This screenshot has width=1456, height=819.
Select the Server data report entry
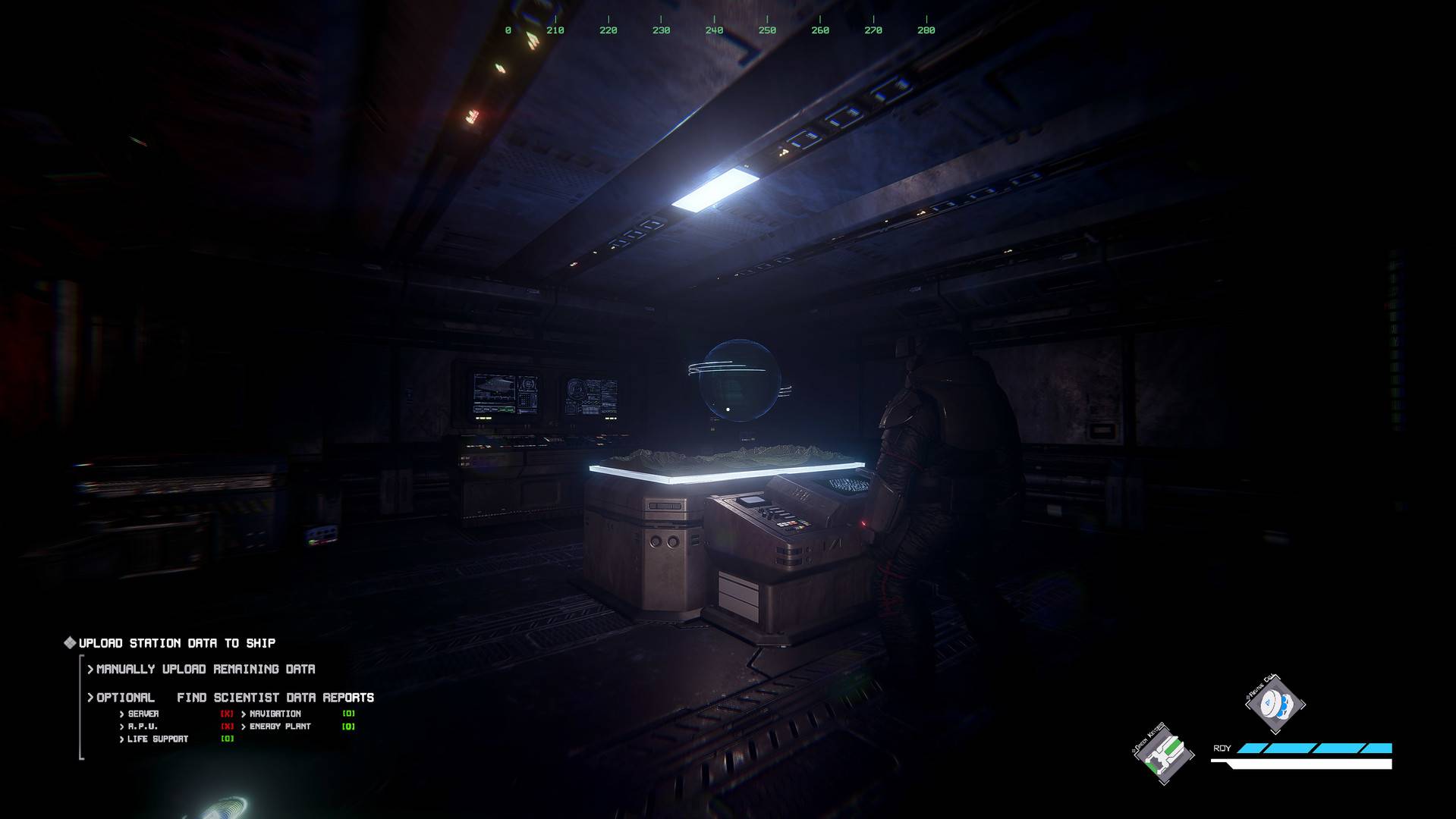[143, 714]
